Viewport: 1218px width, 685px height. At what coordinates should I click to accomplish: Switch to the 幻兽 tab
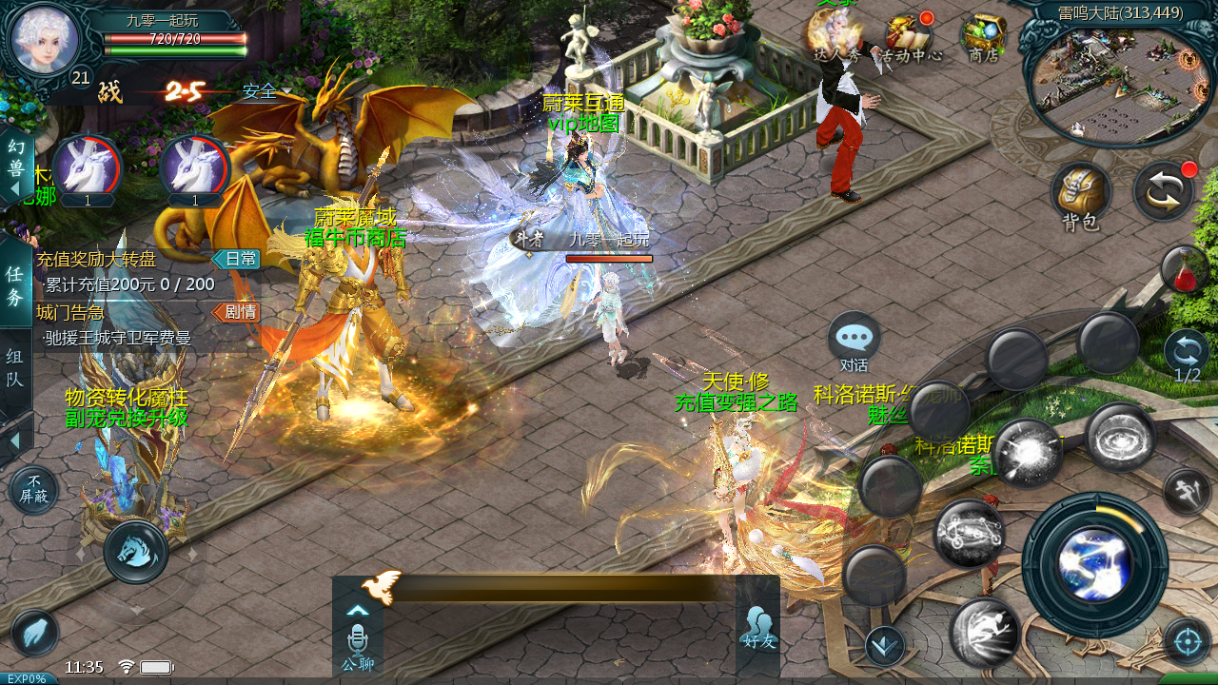pyautogui.click(x=16, y=168)
